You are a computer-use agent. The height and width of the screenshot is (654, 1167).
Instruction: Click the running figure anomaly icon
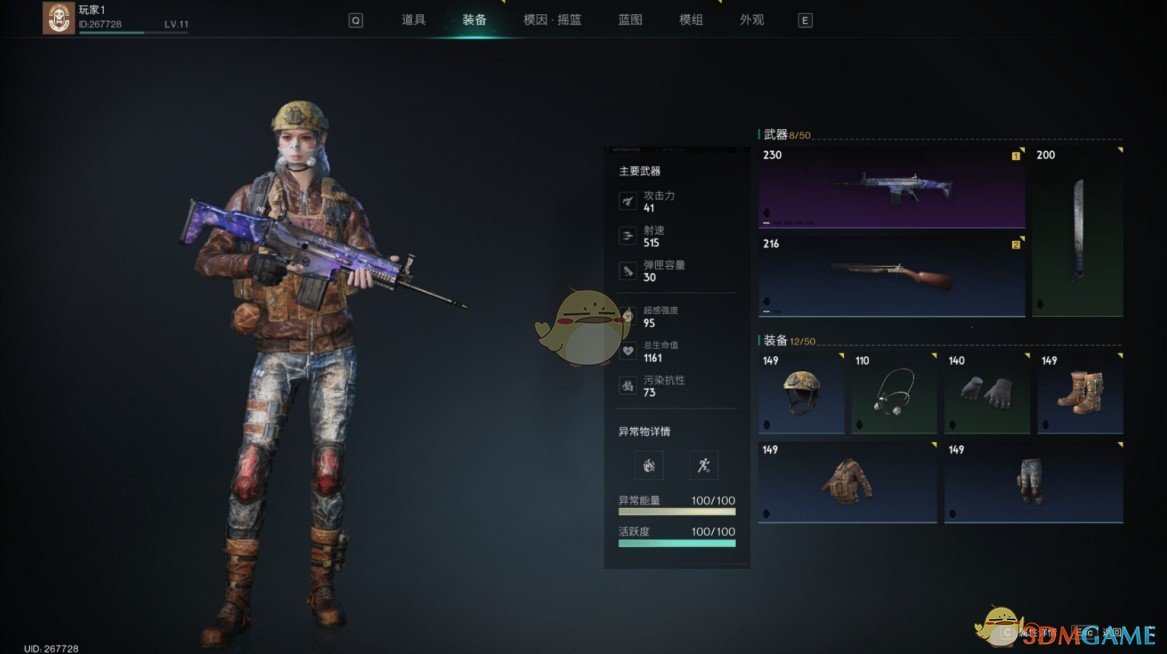[703, 465]
